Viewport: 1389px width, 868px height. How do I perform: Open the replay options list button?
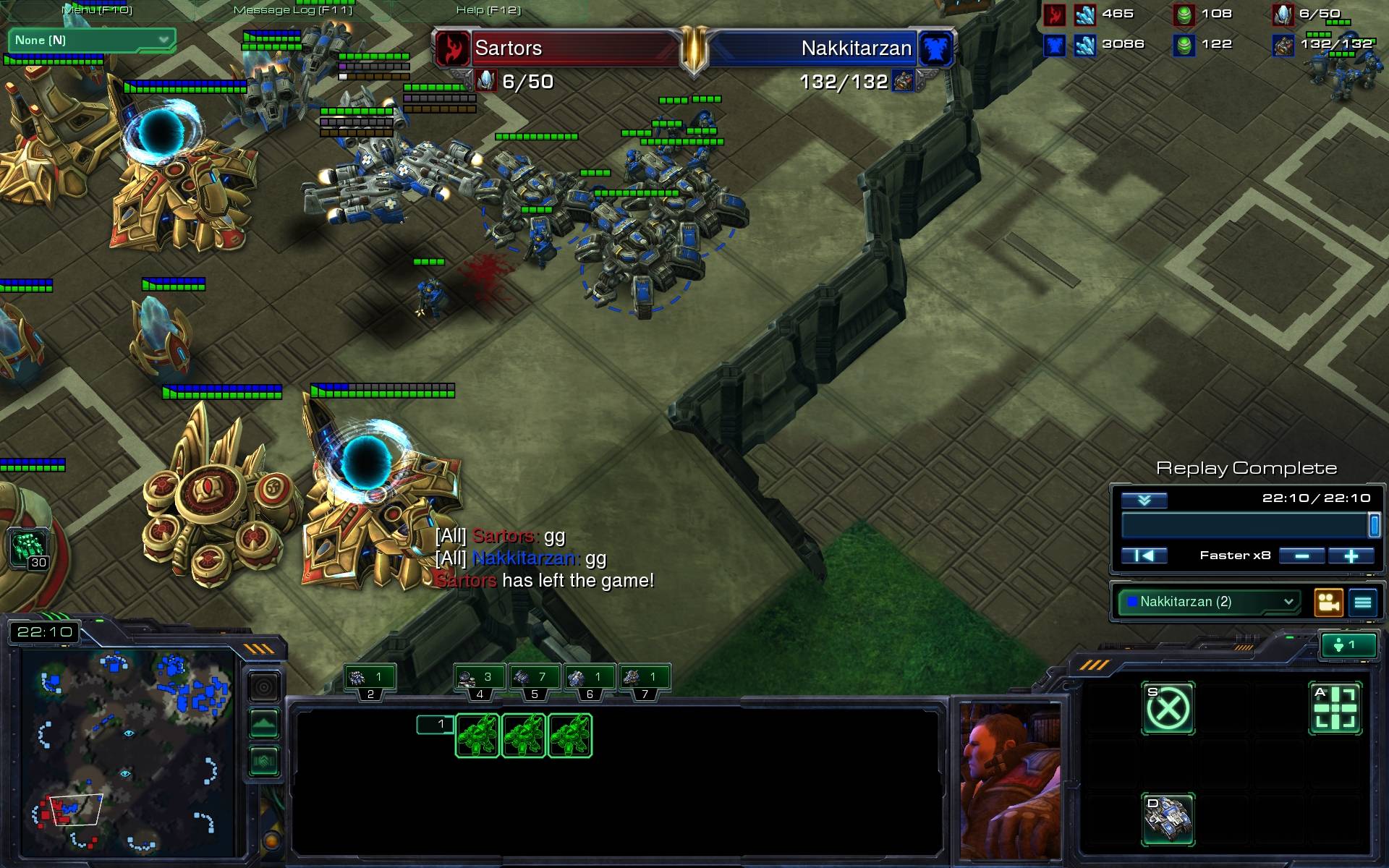tap(1363, 603)
